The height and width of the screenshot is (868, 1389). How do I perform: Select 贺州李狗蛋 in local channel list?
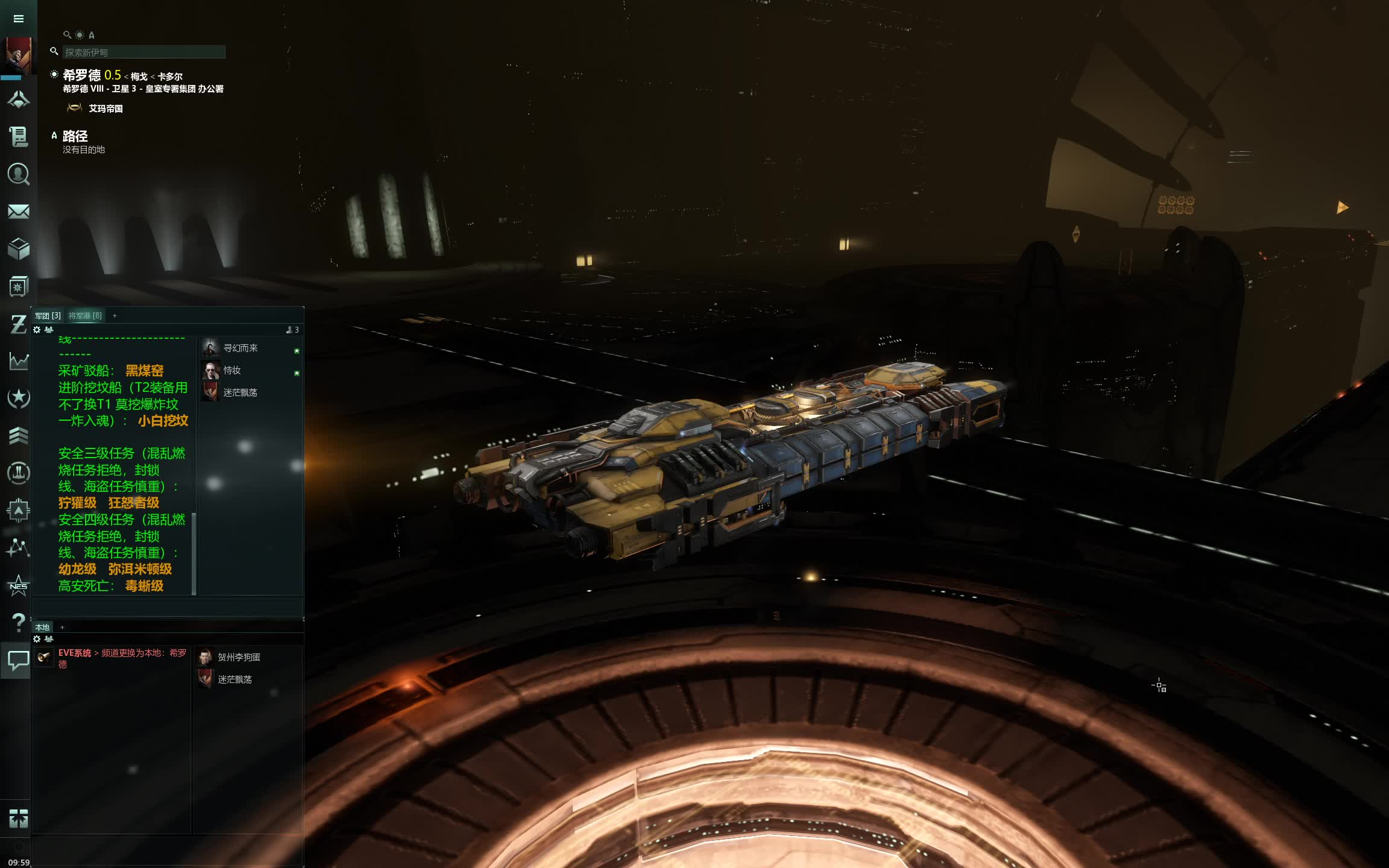click(x=239, y=657)
